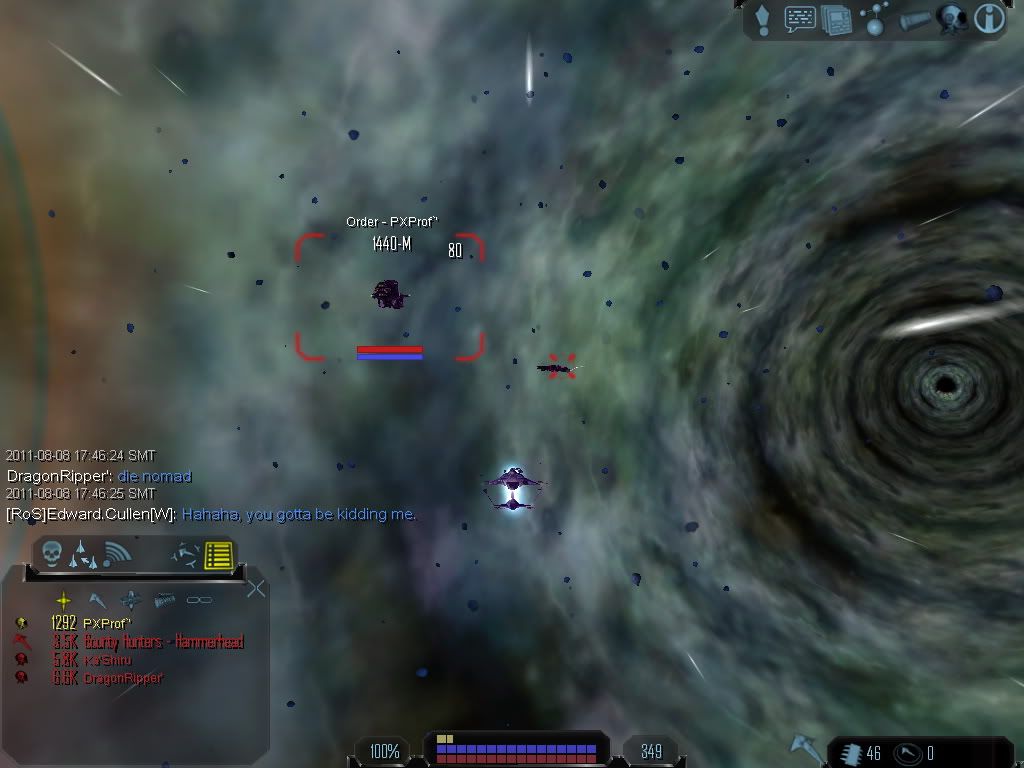Switch to the yellow contact list view
The image size is (1024, 768).
(x=219, y=554)
